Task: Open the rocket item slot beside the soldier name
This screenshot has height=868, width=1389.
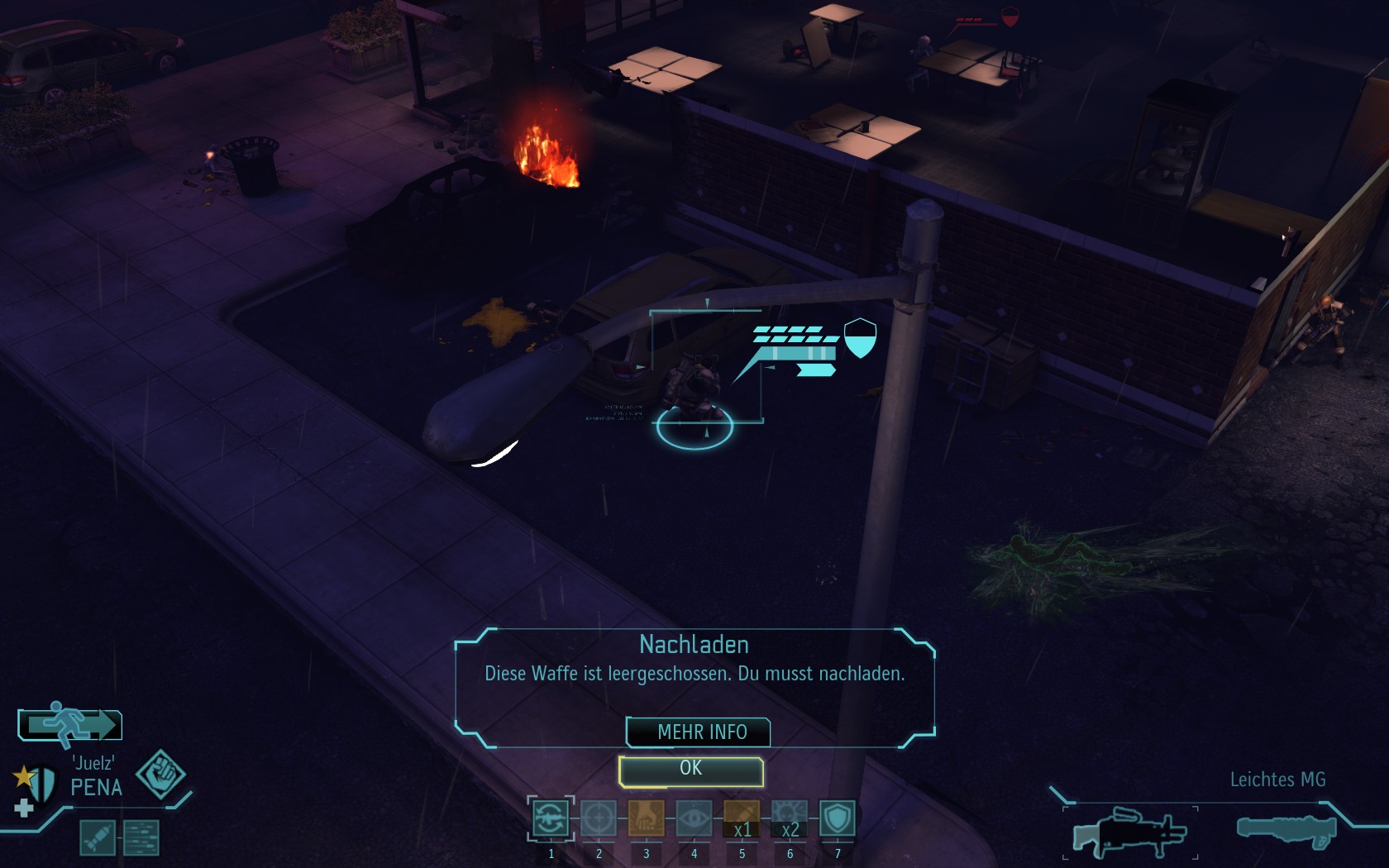Action: point(98,837)
